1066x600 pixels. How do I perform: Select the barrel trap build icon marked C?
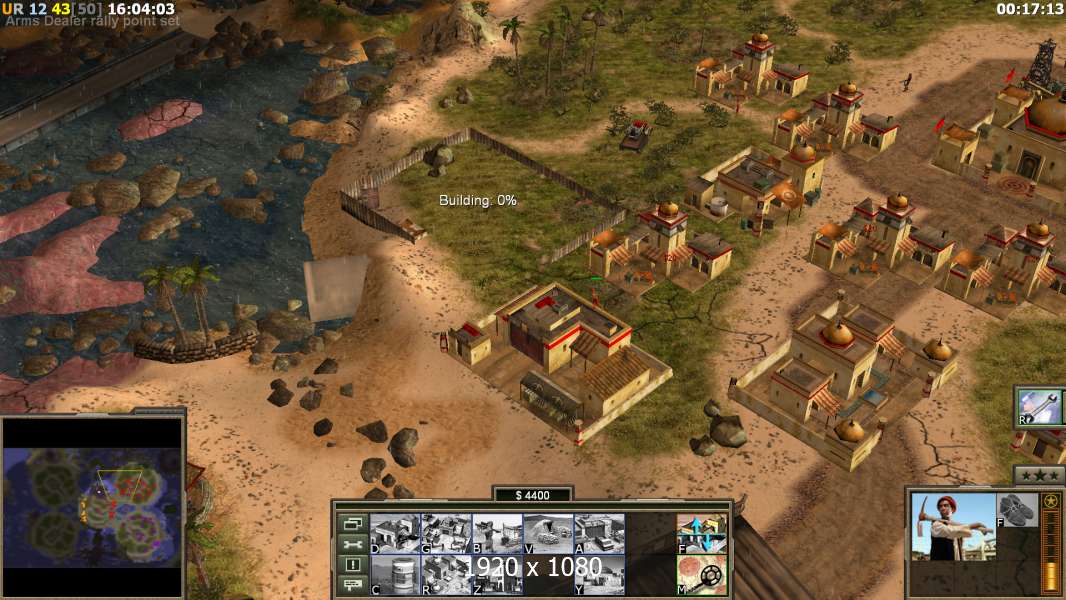(395, 575)
